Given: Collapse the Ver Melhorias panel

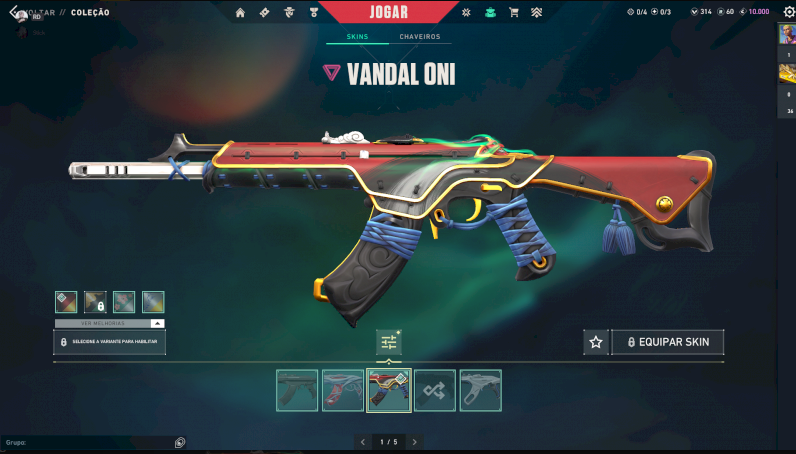Looking at the screenshot, I should coord(157,324).
